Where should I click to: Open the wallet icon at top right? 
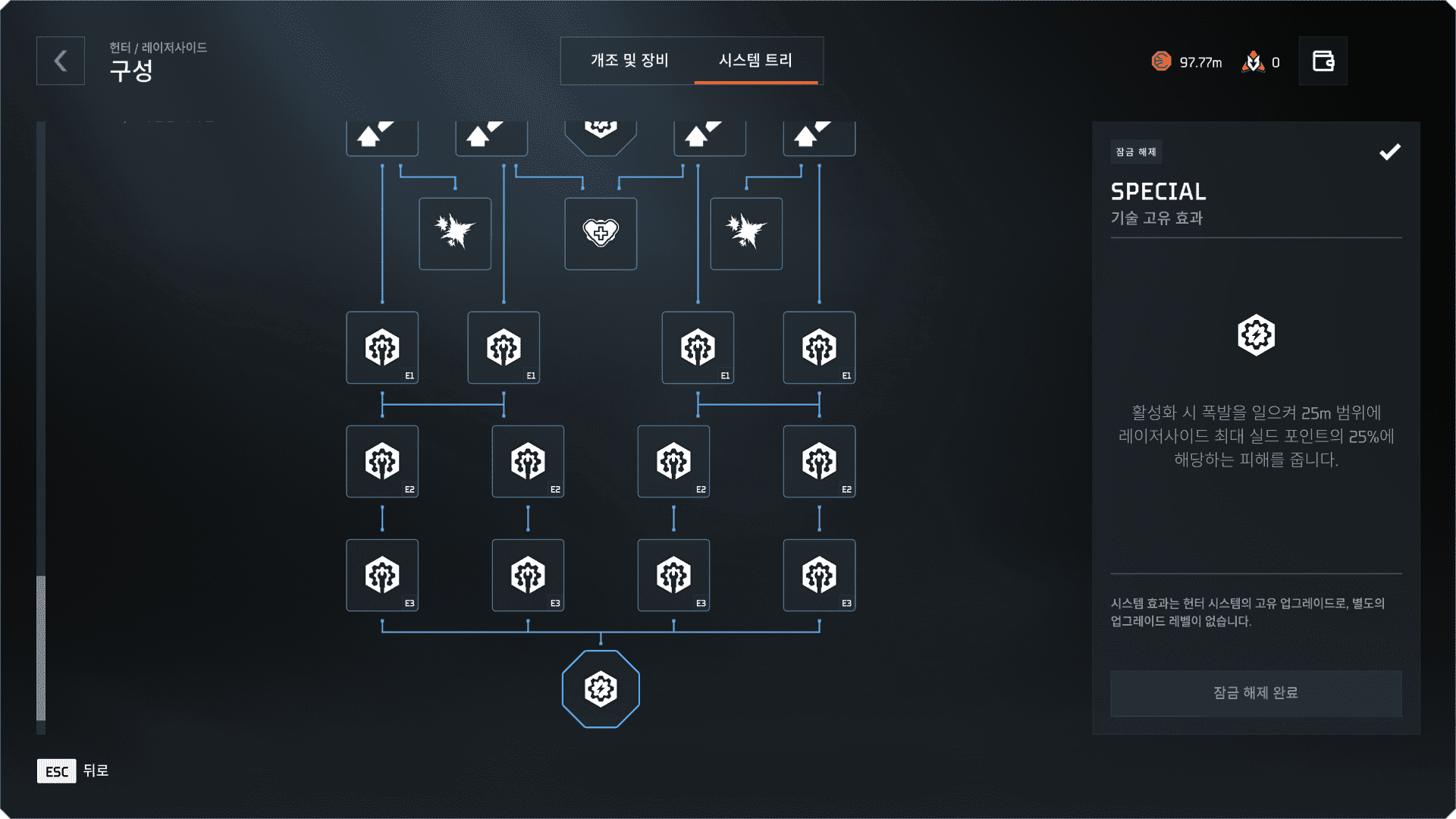click(1323, 61)
